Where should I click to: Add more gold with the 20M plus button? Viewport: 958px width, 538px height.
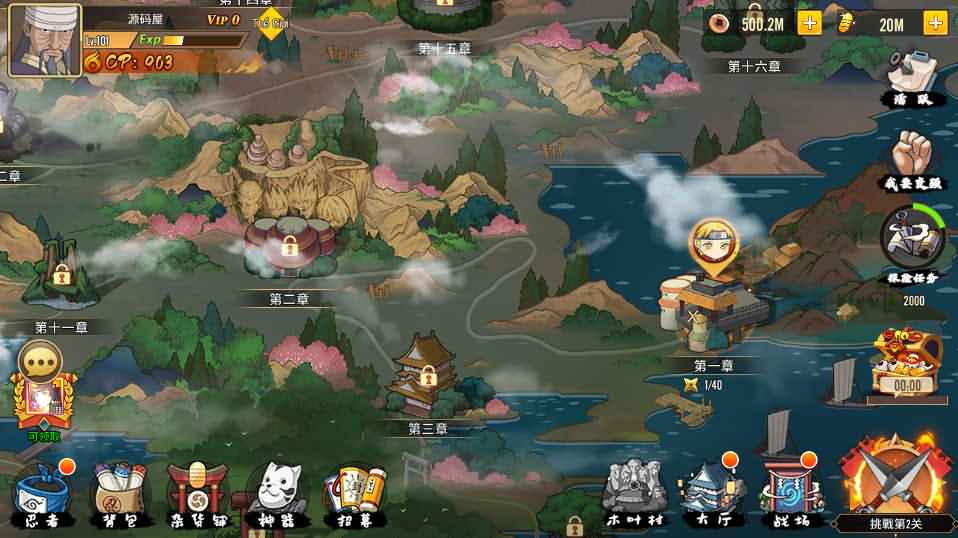coord(936,23)
